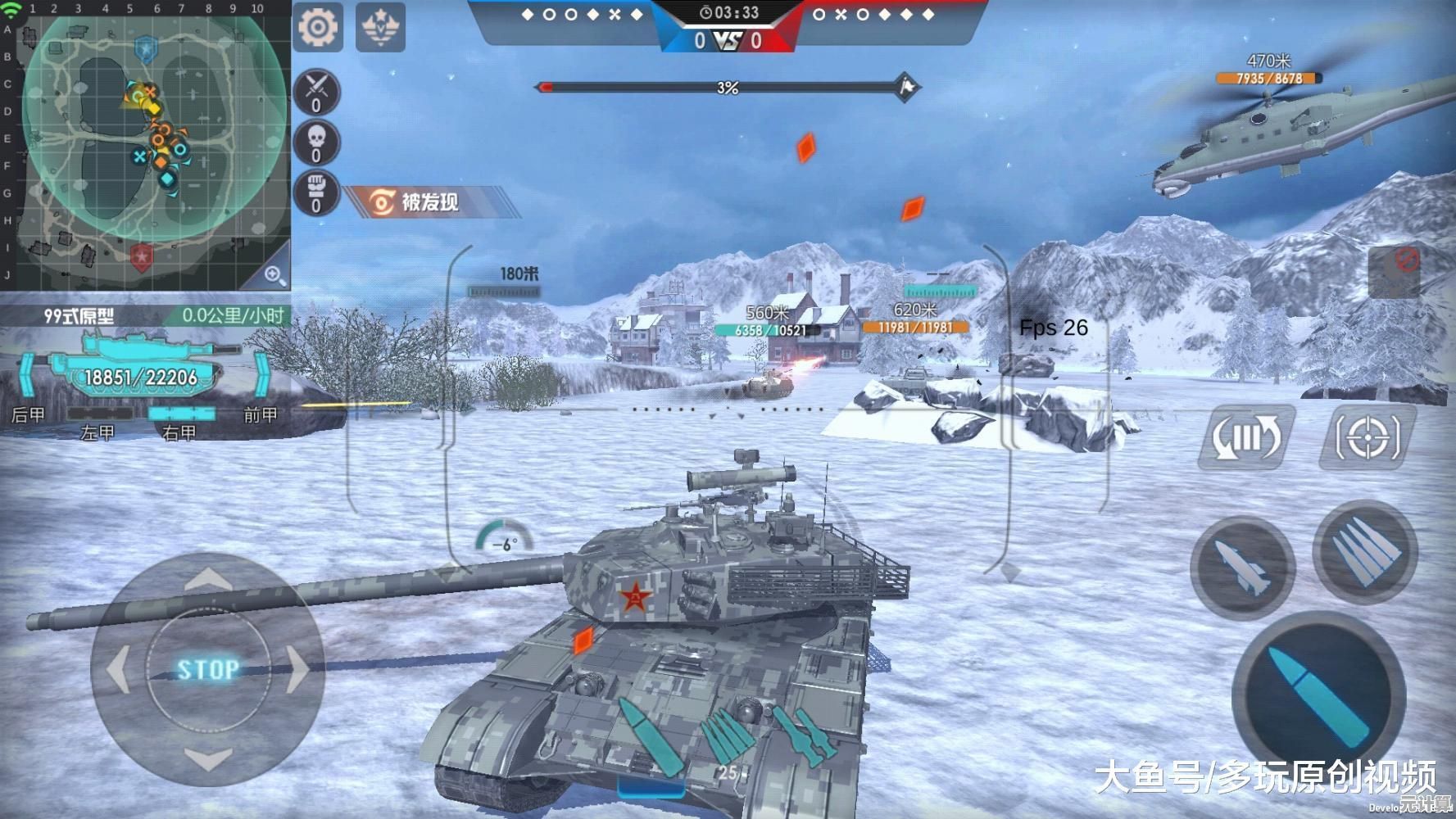Open the gear settings menu
The width and height of the screenshot is (1456, 819).
pyautogui.click(x=318, y=27)
